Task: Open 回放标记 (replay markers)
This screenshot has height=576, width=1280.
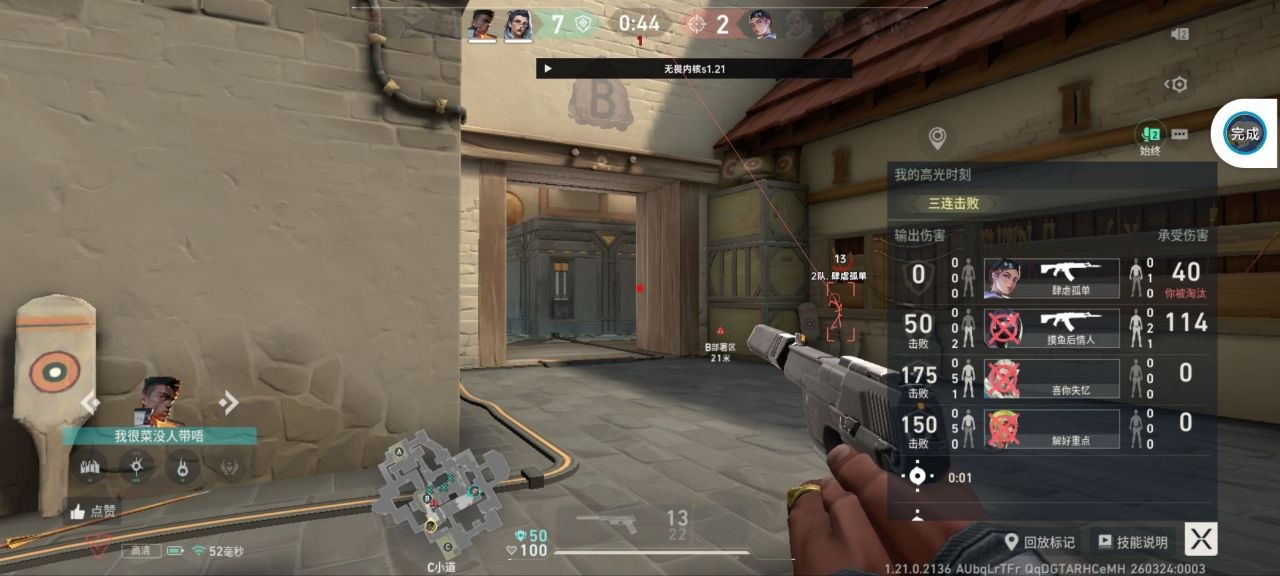Action: tap(1040, 542)
